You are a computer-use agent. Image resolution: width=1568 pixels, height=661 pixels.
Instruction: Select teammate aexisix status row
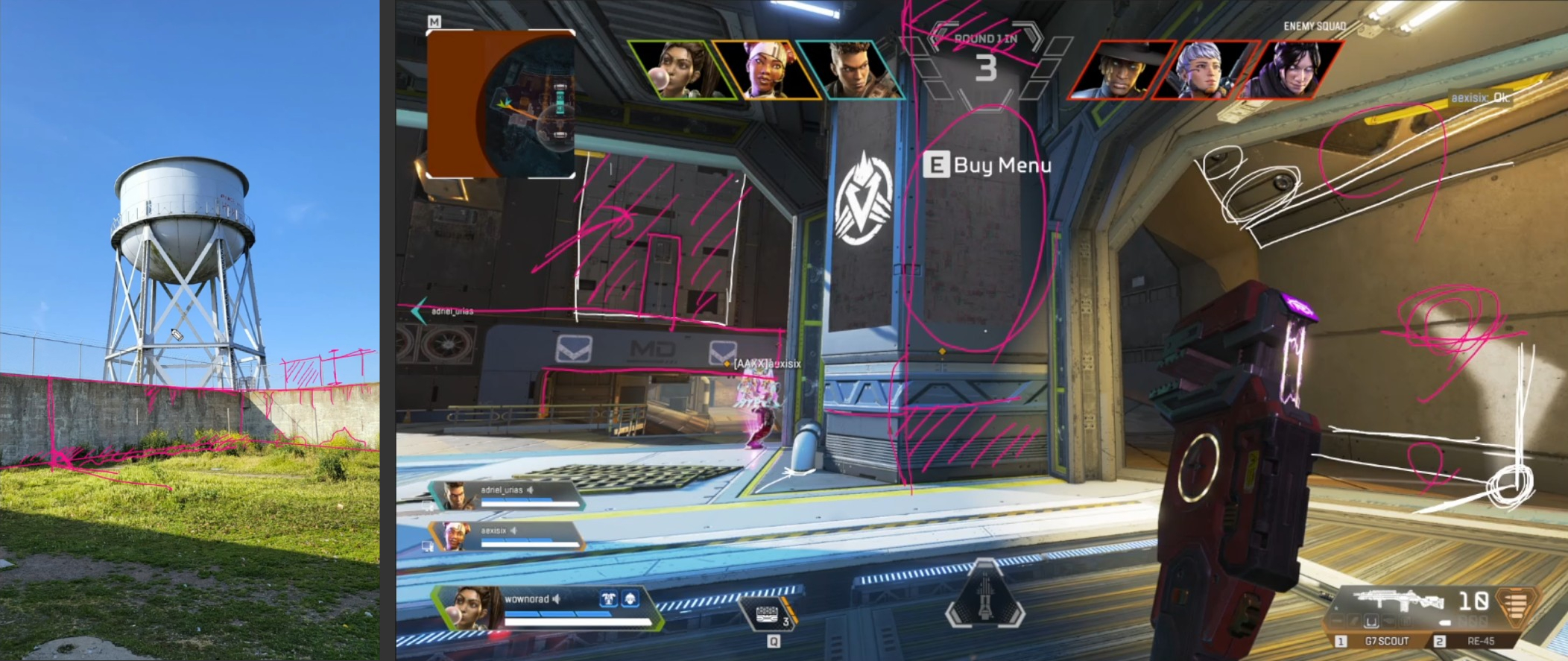pos(508,535)
